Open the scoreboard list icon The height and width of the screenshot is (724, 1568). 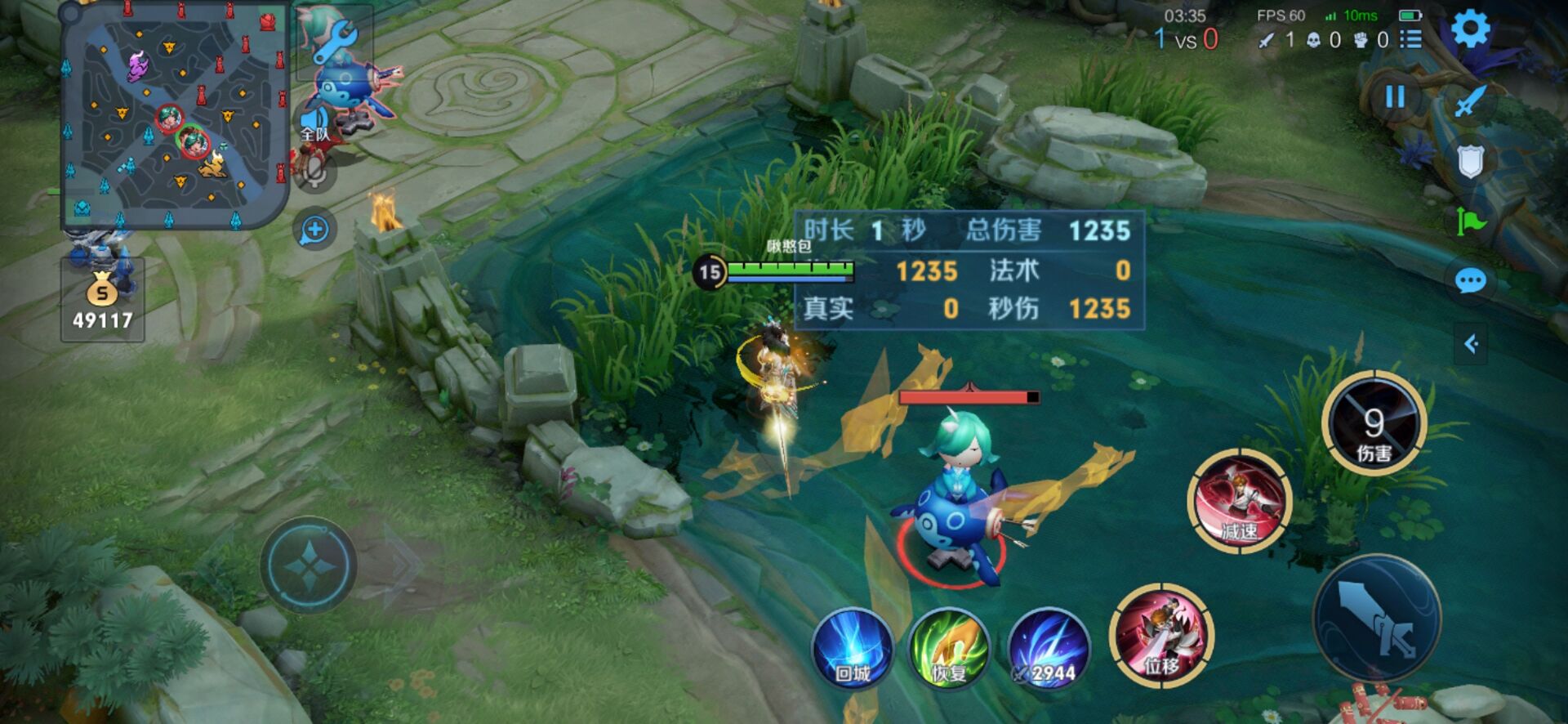coord(1410,39)
